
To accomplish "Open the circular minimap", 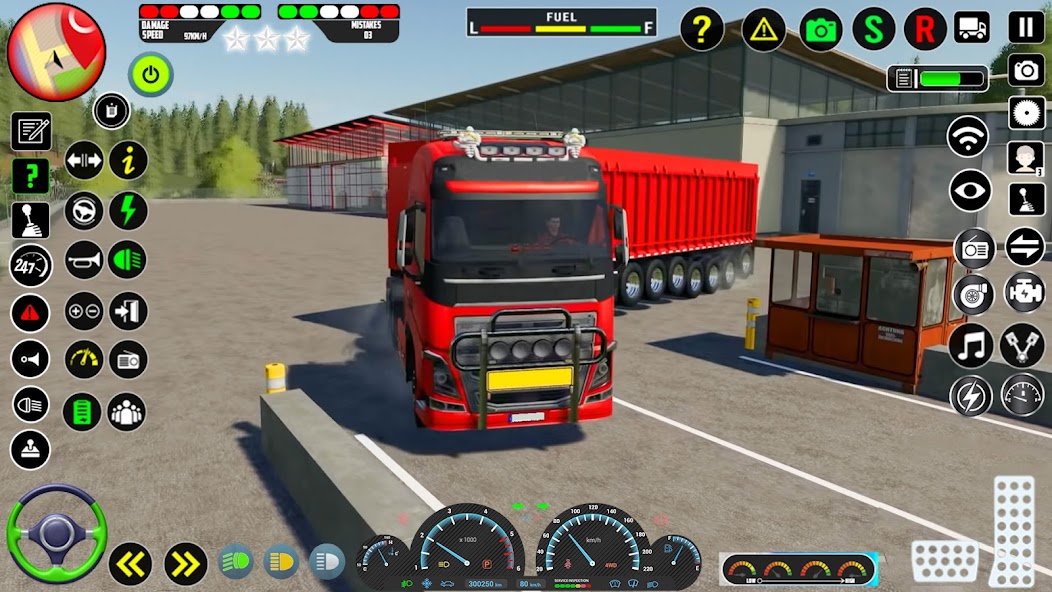I will click(x=56, y=52).
